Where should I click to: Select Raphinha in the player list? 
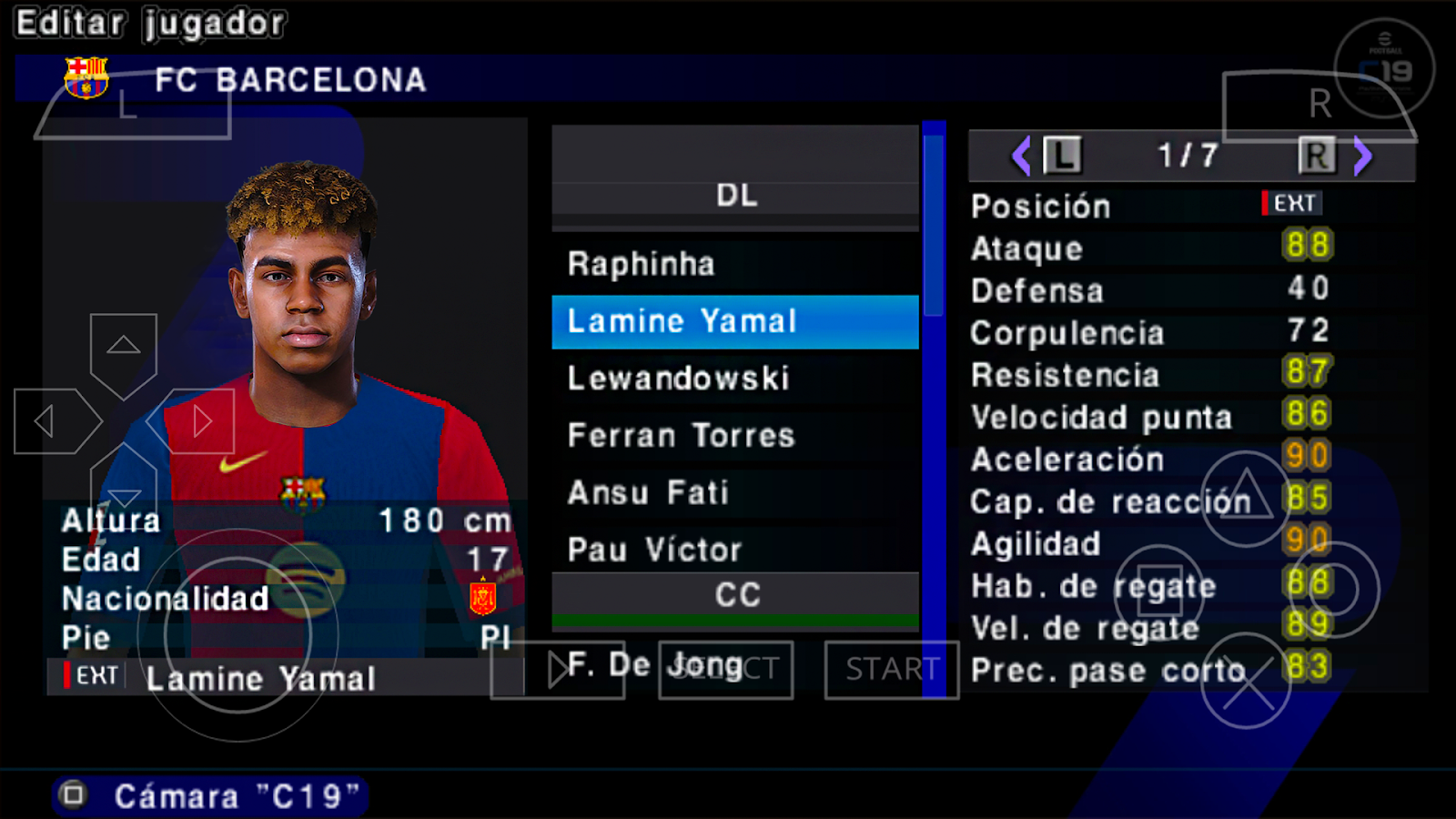(x=733, y=264)
